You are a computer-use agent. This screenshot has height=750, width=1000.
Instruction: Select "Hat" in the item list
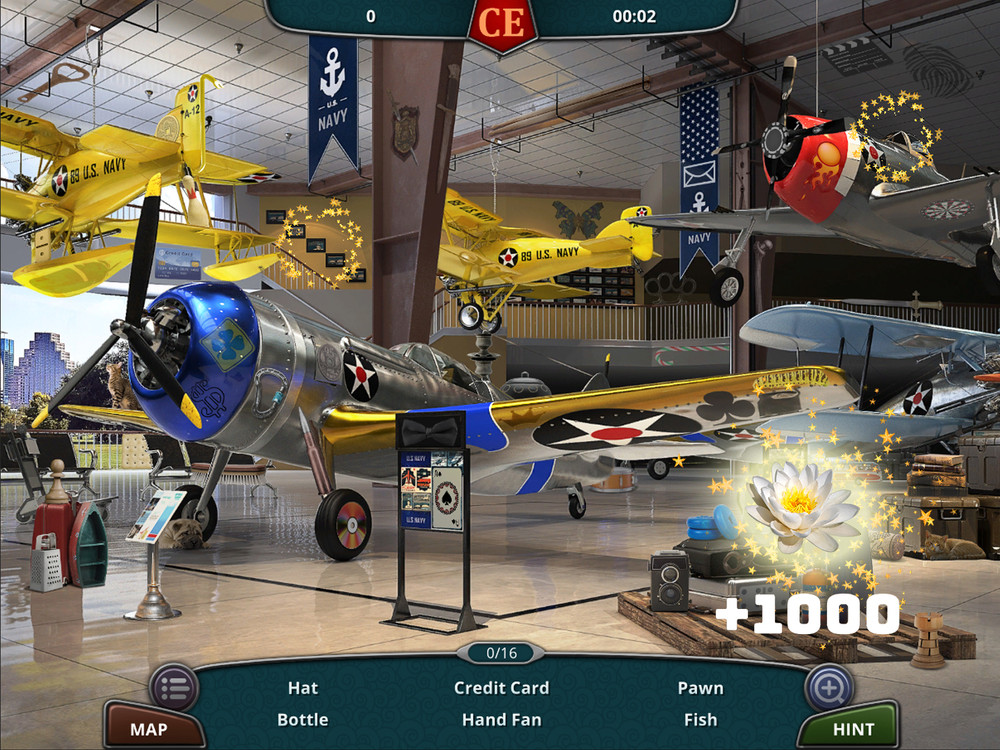point(302,688)
